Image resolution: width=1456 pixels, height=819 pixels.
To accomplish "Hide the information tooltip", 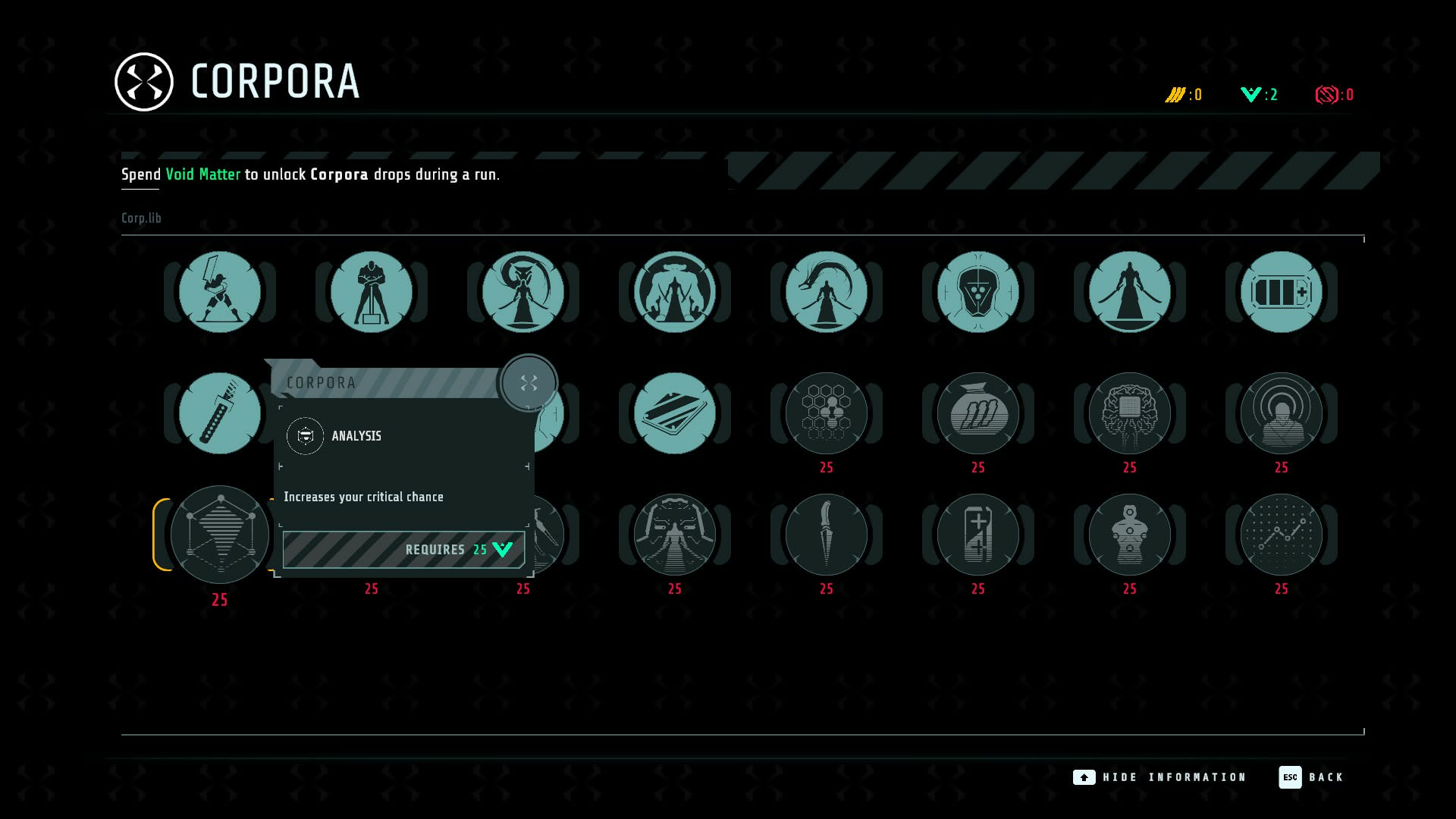I will click(1160, 777).
